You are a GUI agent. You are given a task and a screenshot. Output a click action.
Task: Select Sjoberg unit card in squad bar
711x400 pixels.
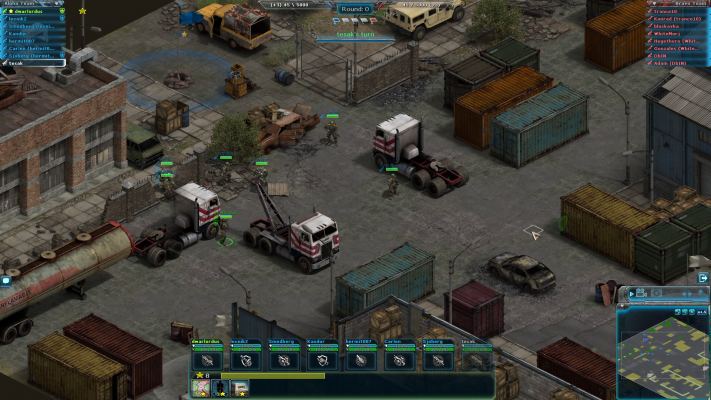437,359
